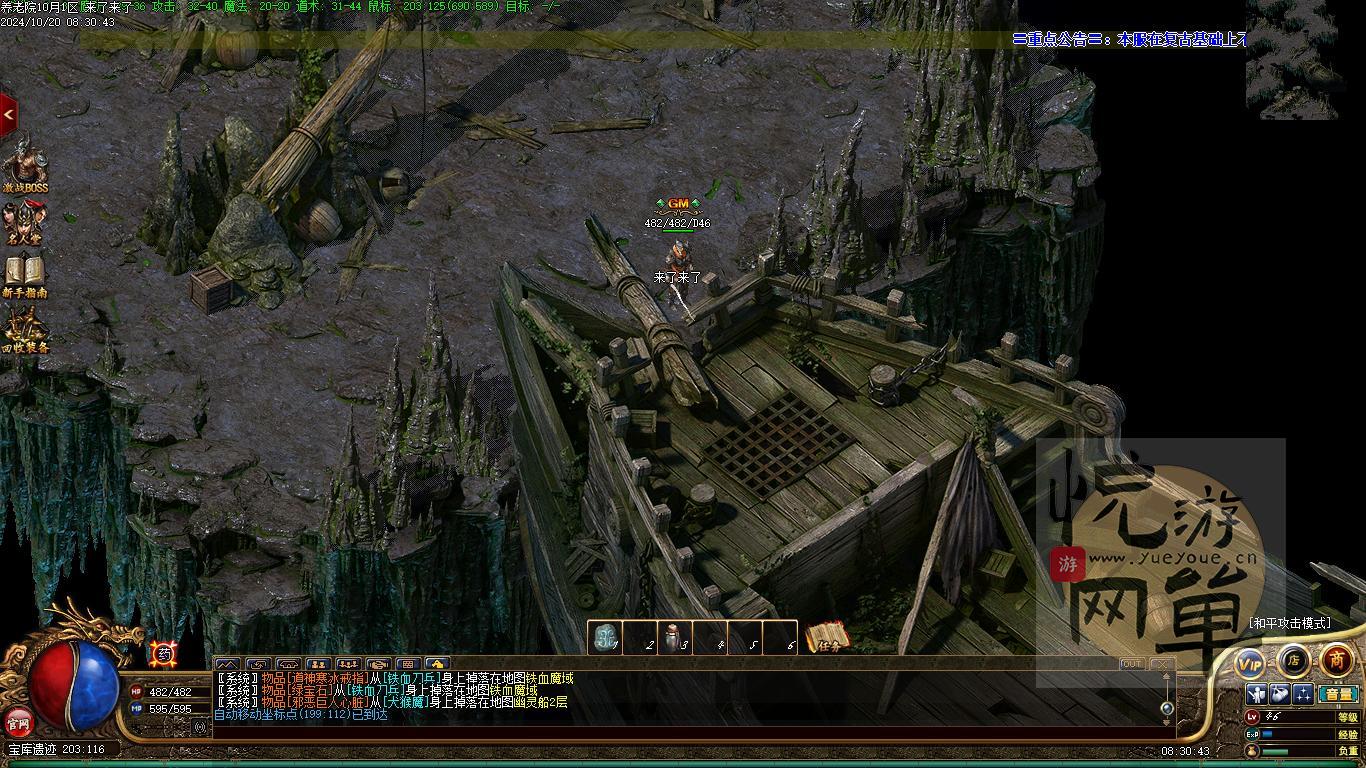
Task: Open the VIP menu
Action: click(x=1250, y=662)
